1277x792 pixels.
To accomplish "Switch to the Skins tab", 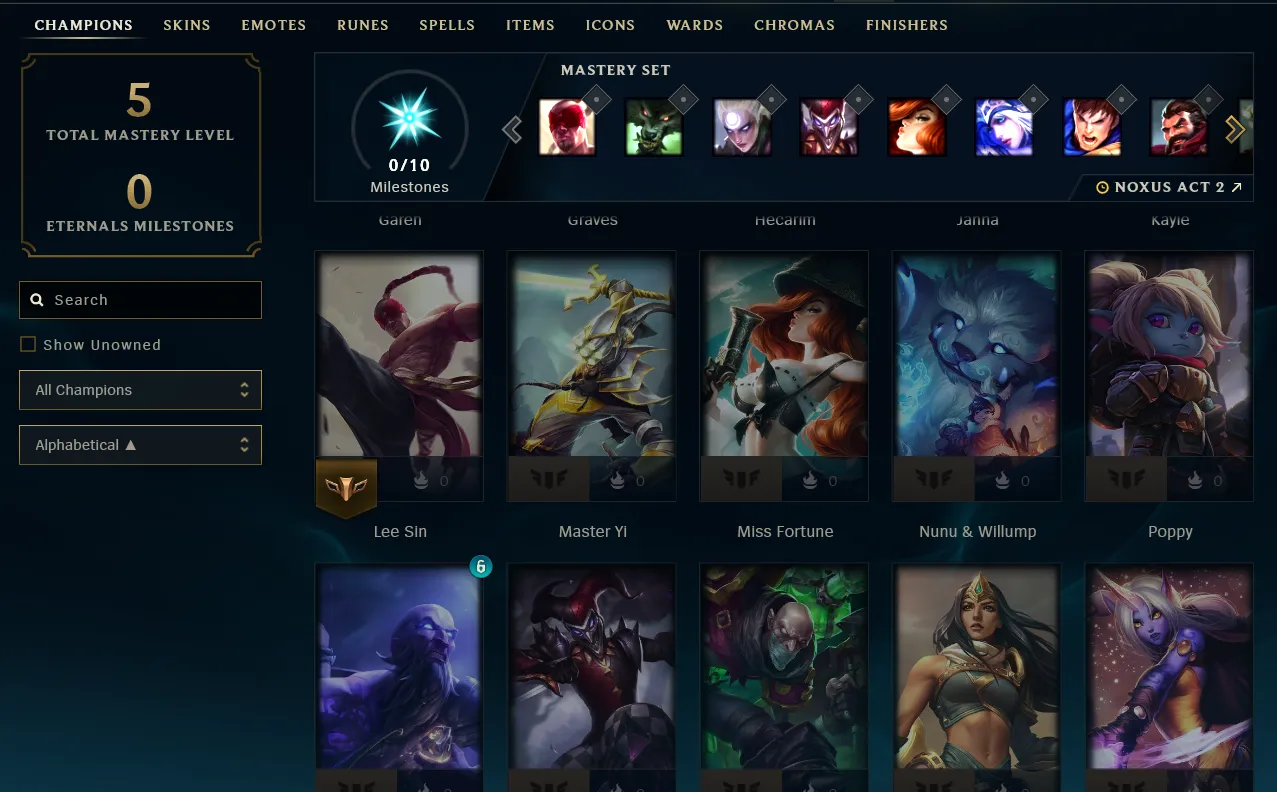I will pyautogui.click(x=187, y=25).
